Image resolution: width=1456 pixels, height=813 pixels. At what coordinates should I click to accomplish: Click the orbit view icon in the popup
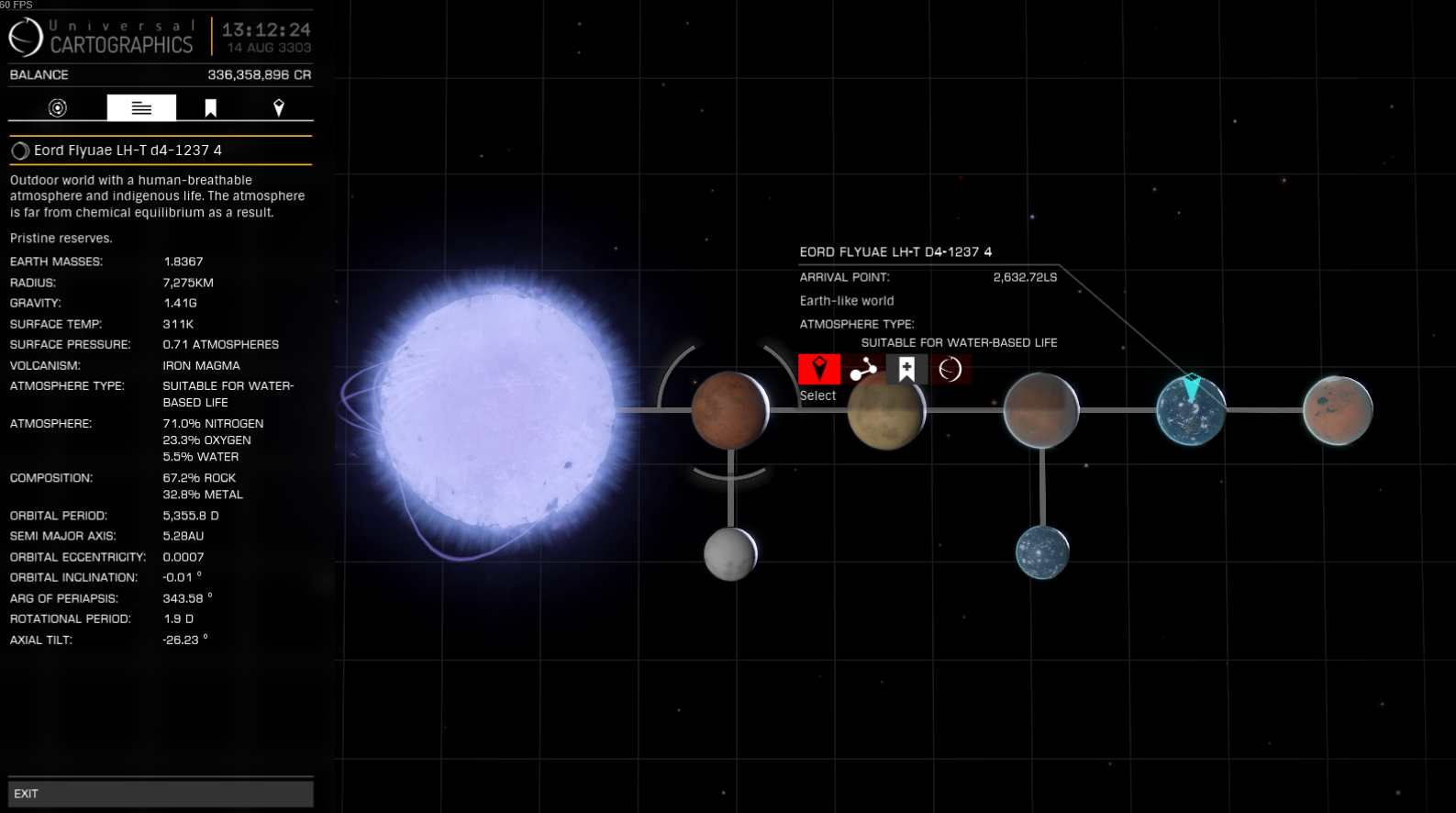950,369
